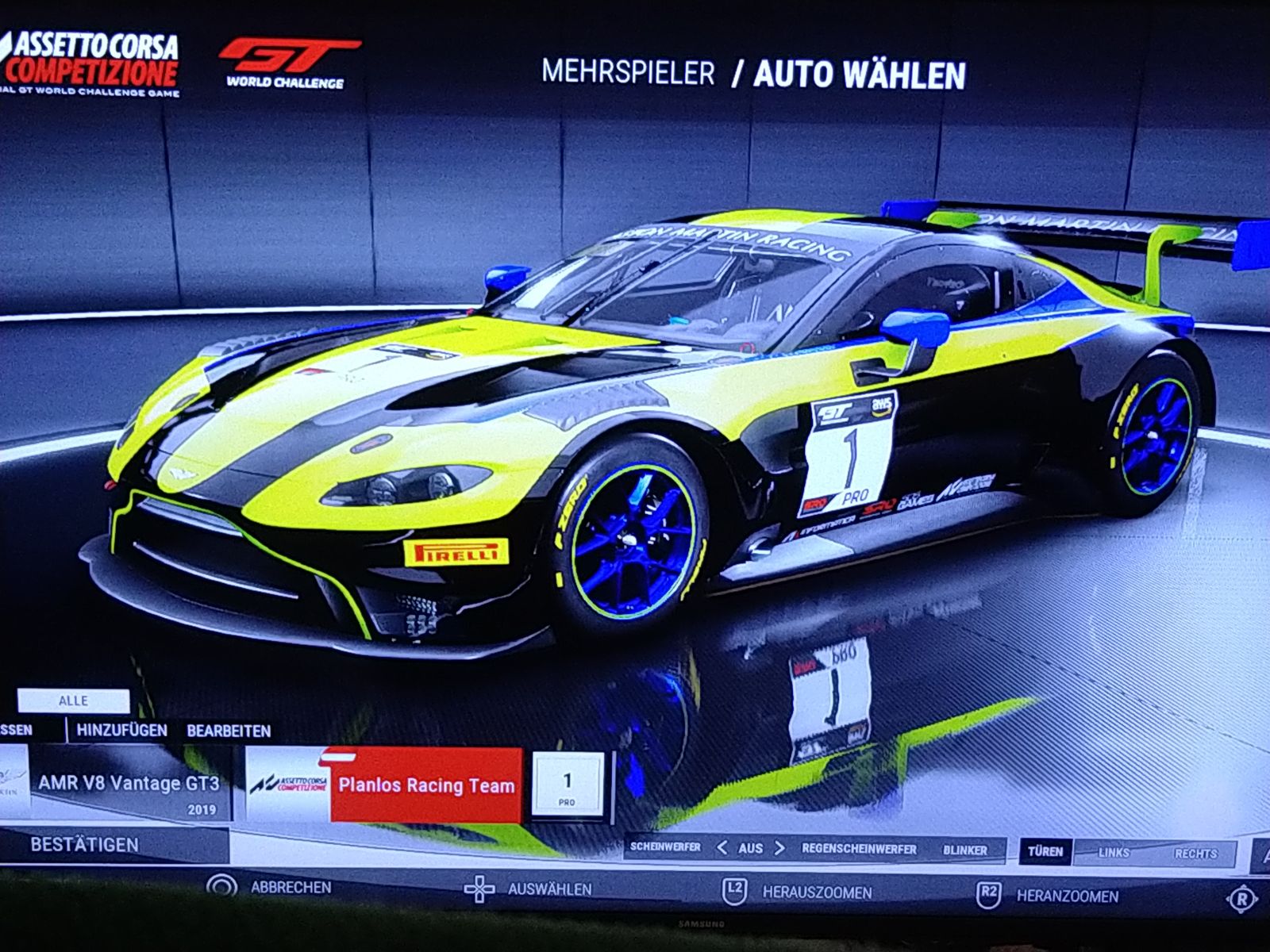Open the Links door
This screenshot has width=1270, height=952.
click(1114, 853)
